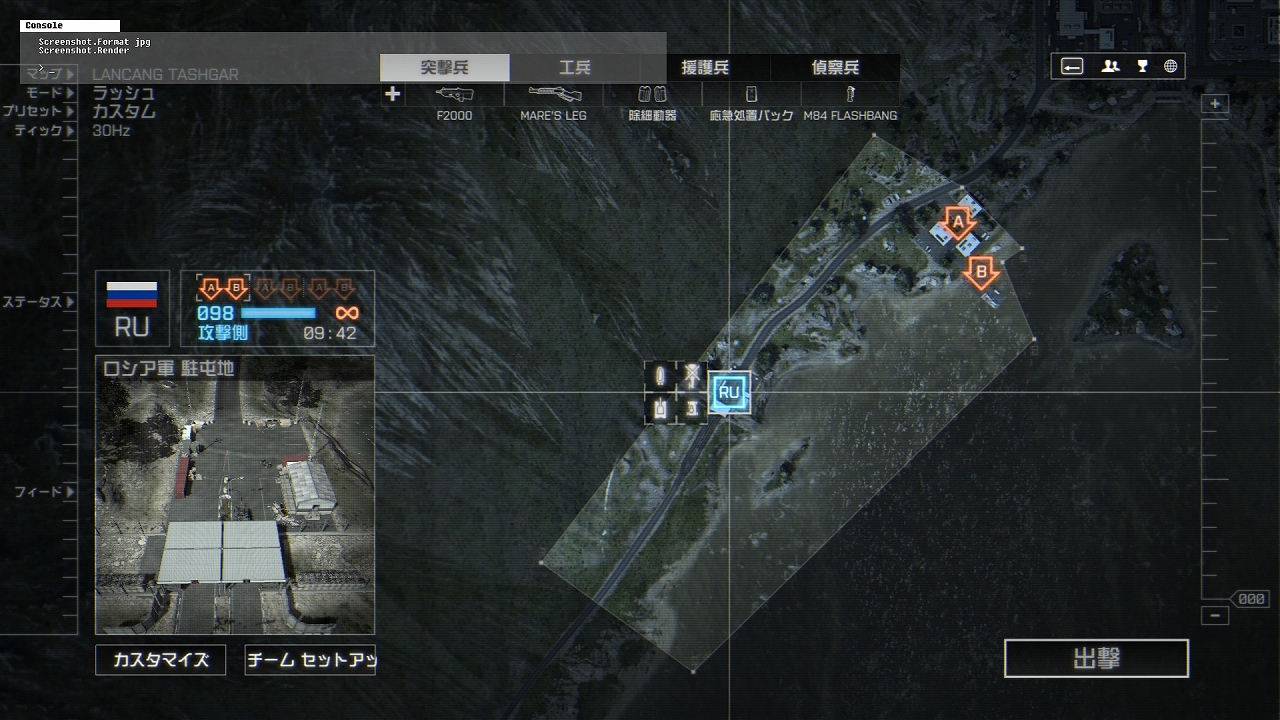Select the RU spawn point on the map

729,392
